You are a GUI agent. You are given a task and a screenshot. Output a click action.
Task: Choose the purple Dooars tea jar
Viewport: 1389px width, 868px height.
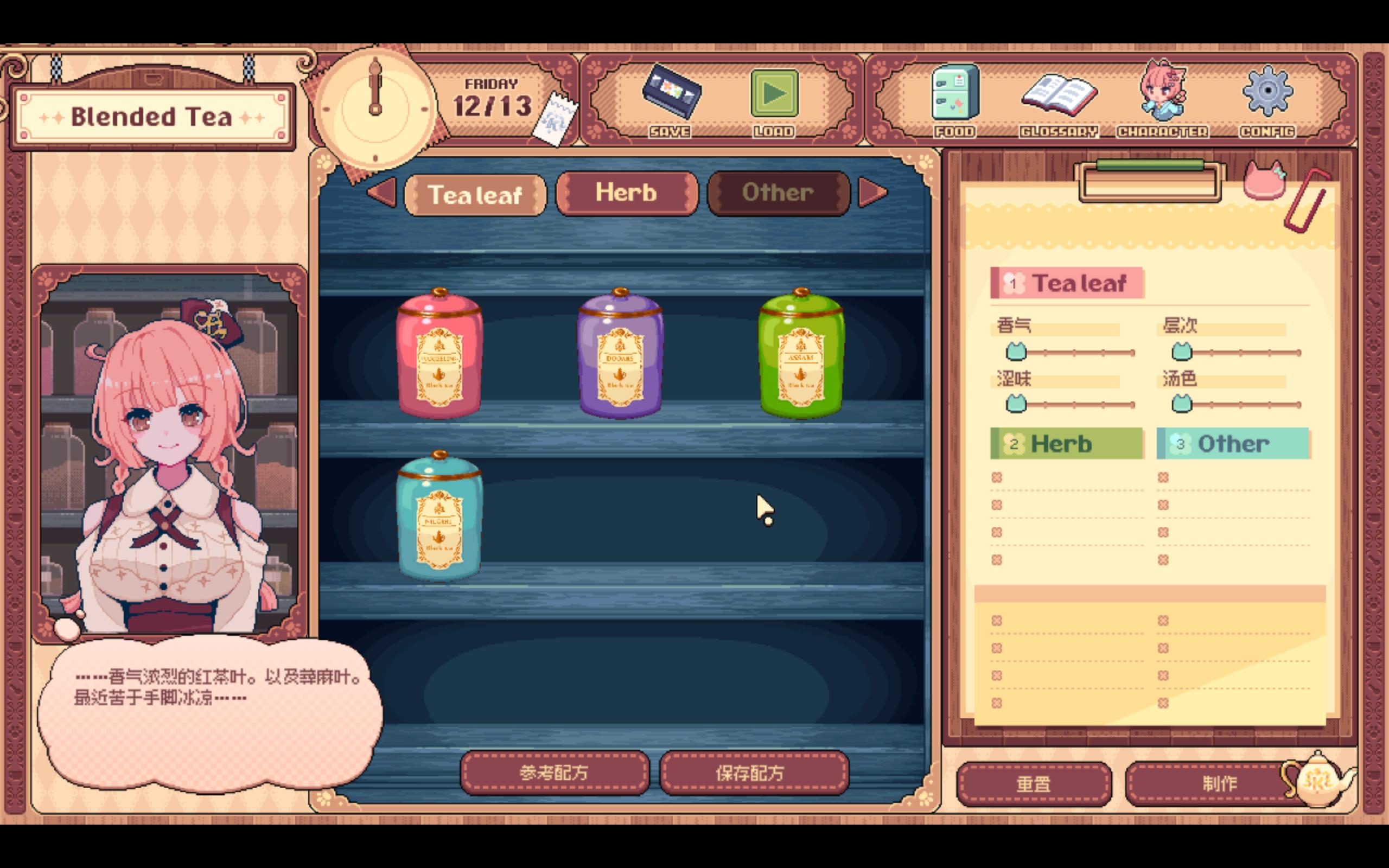(x=620, y=354)
